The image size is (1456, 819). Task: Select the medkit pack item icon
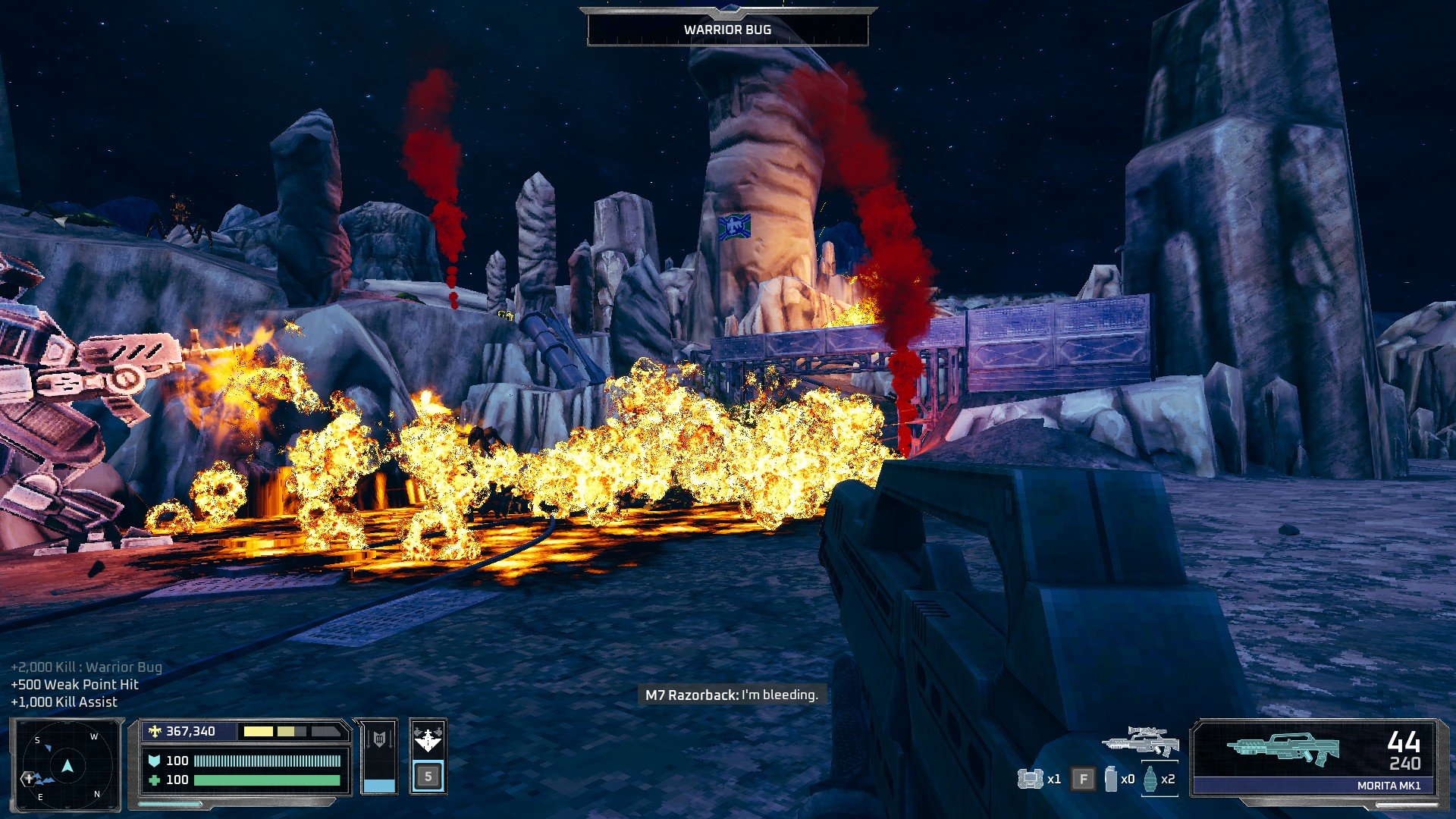pyautogui.click(x=1030, y=779)
